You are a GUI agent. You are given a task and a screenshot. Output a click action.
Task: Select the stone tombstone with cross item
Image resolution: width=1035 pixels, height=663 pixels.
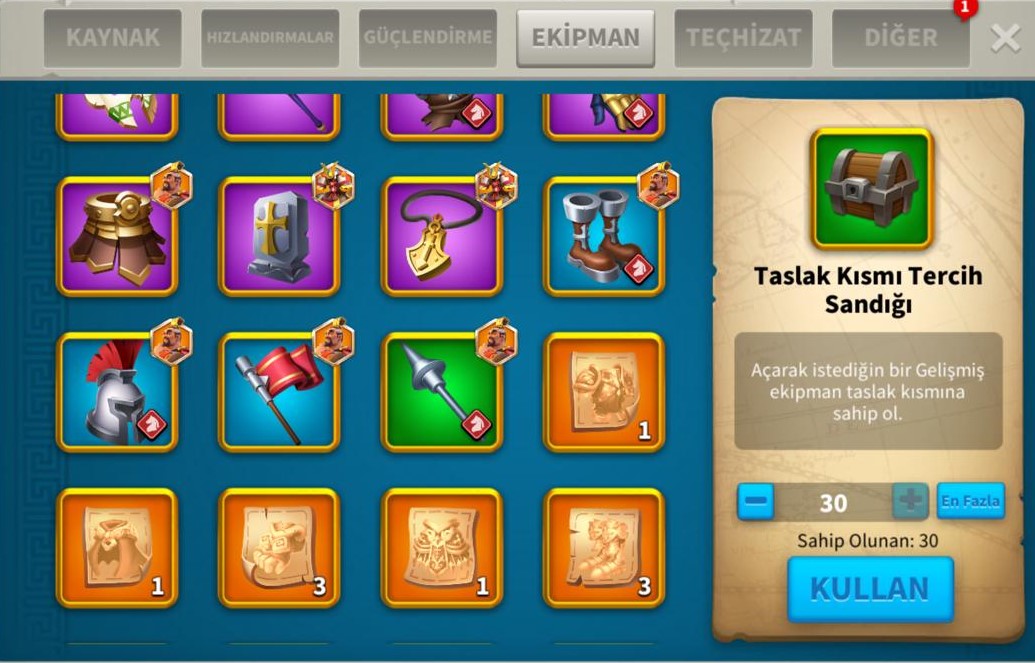[x=279, y=236]
